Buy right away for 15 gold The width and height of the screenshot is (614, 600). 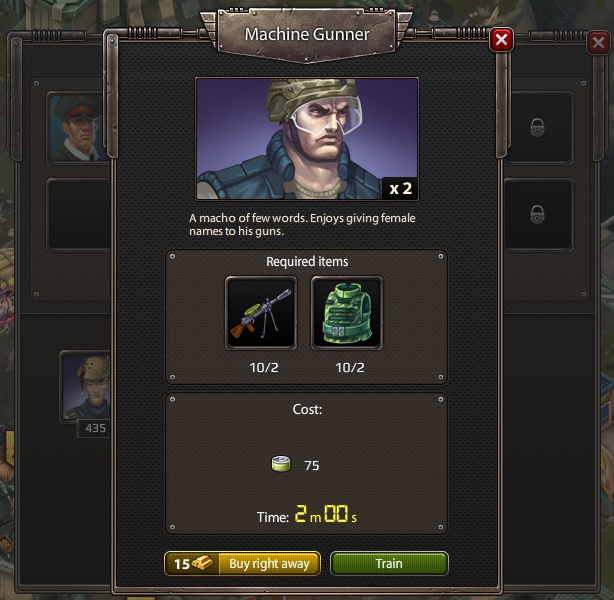243,563
